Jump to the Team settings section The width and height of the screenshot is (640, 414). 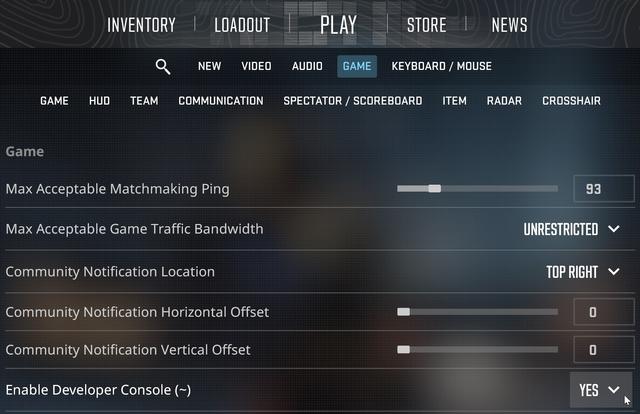pyautogui.click(x=144, y=101)
